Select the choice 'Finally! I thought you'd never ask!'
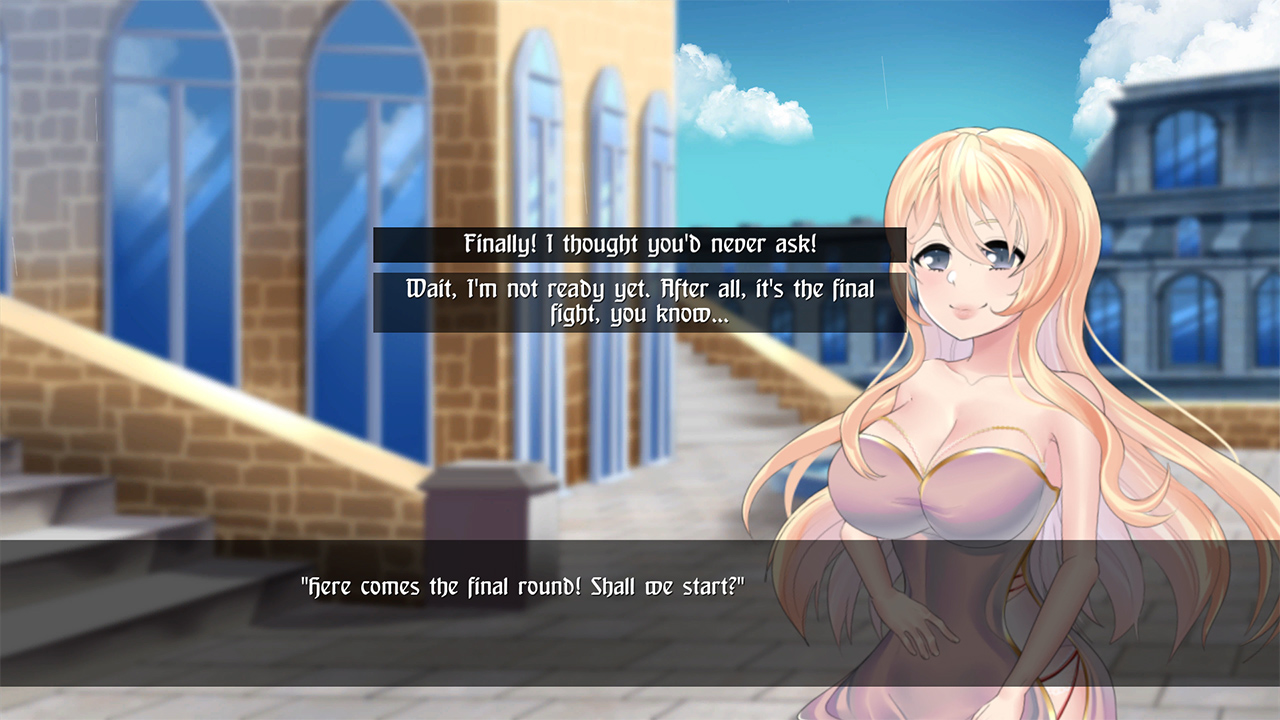1280x720 pixels. point(640,243)
